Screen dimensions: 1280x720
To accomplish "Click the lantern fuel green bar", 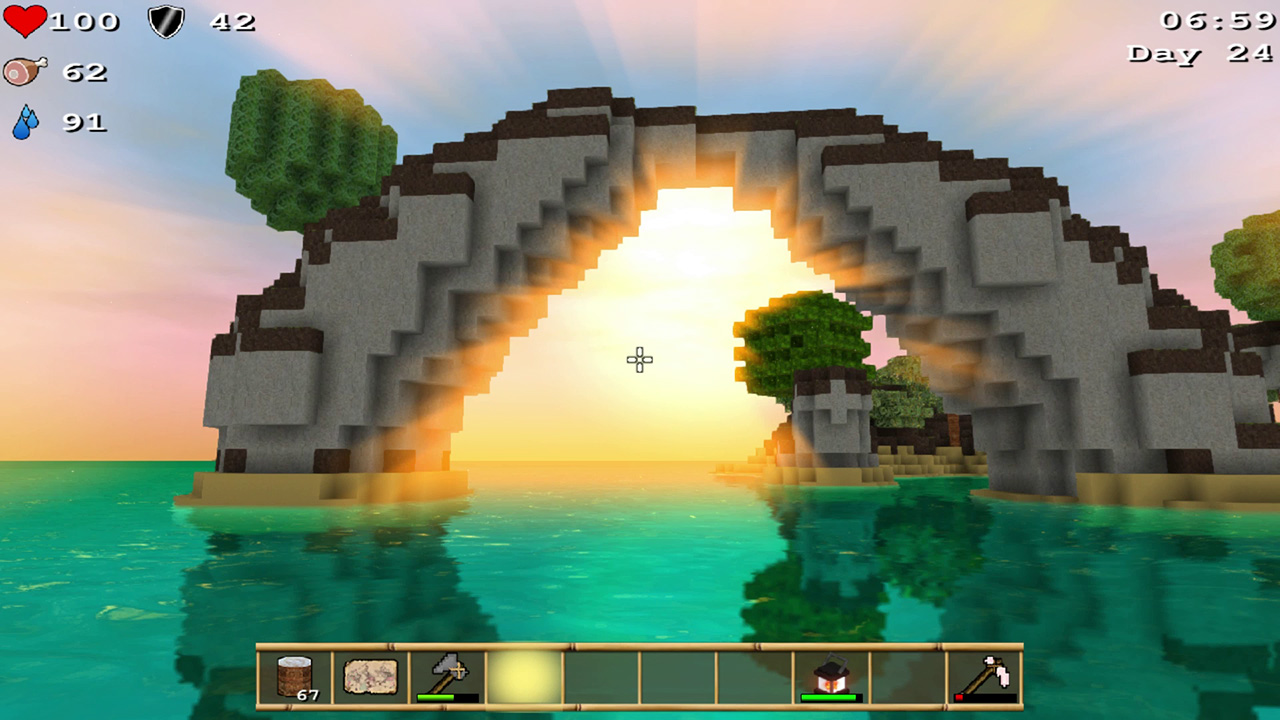I will (829, 697).
